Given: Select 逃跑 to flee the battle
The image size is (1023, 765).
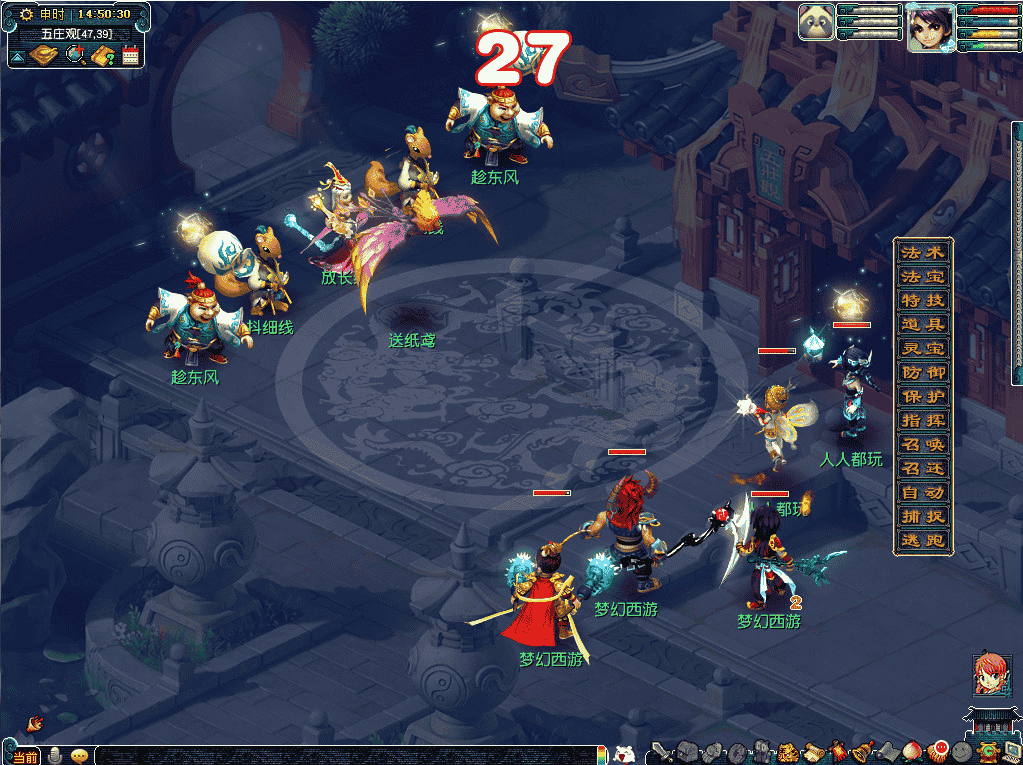Looking at the screenshot, I should tap(921, 540).
